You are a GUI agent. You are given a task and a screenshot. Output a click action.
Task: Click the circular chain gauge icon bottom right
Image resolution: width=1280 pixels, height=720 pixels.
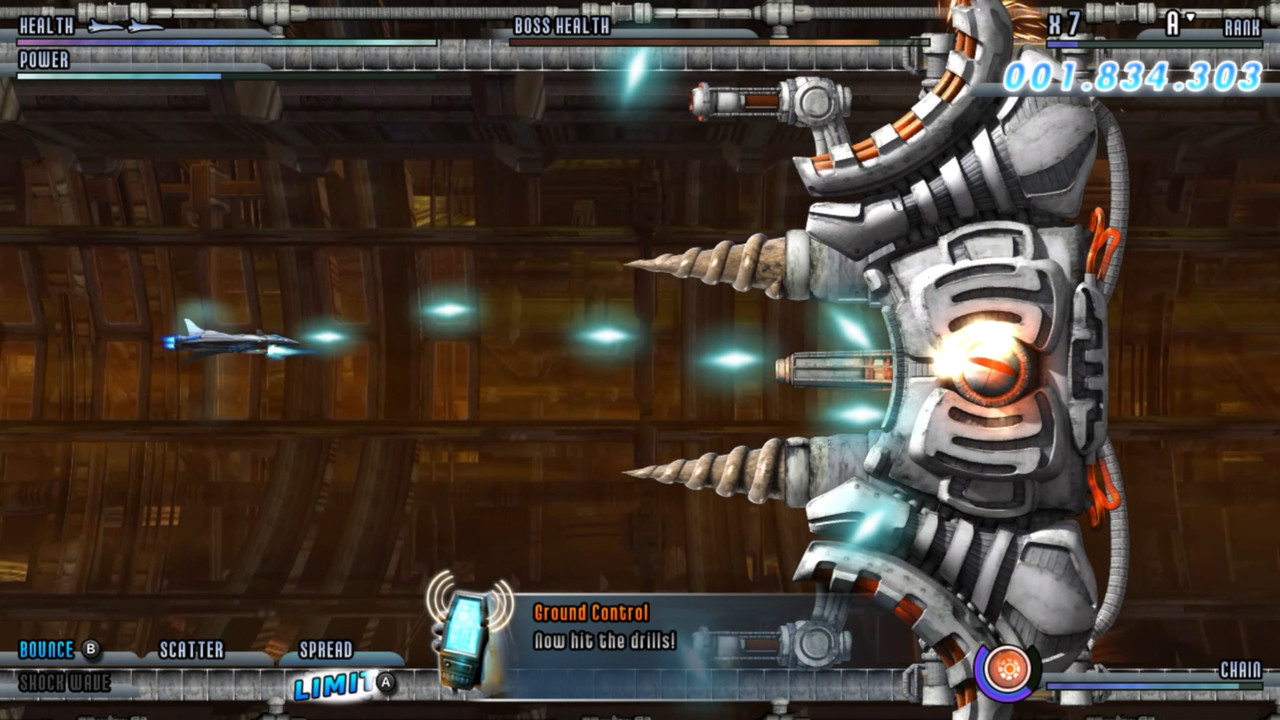tap(1010, 668)
